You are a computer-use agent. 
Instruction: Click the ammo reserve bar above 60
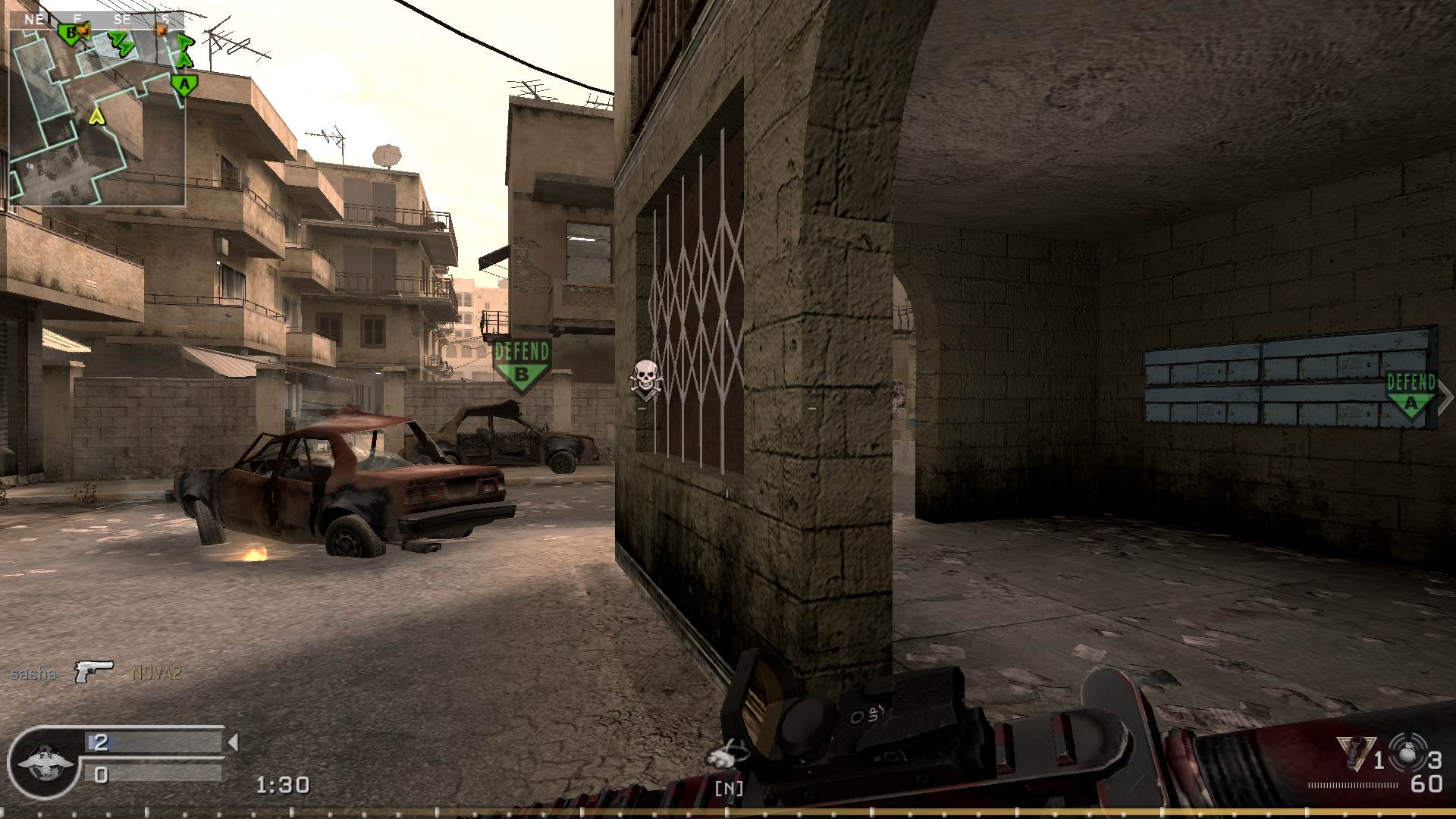[1351, 786]
